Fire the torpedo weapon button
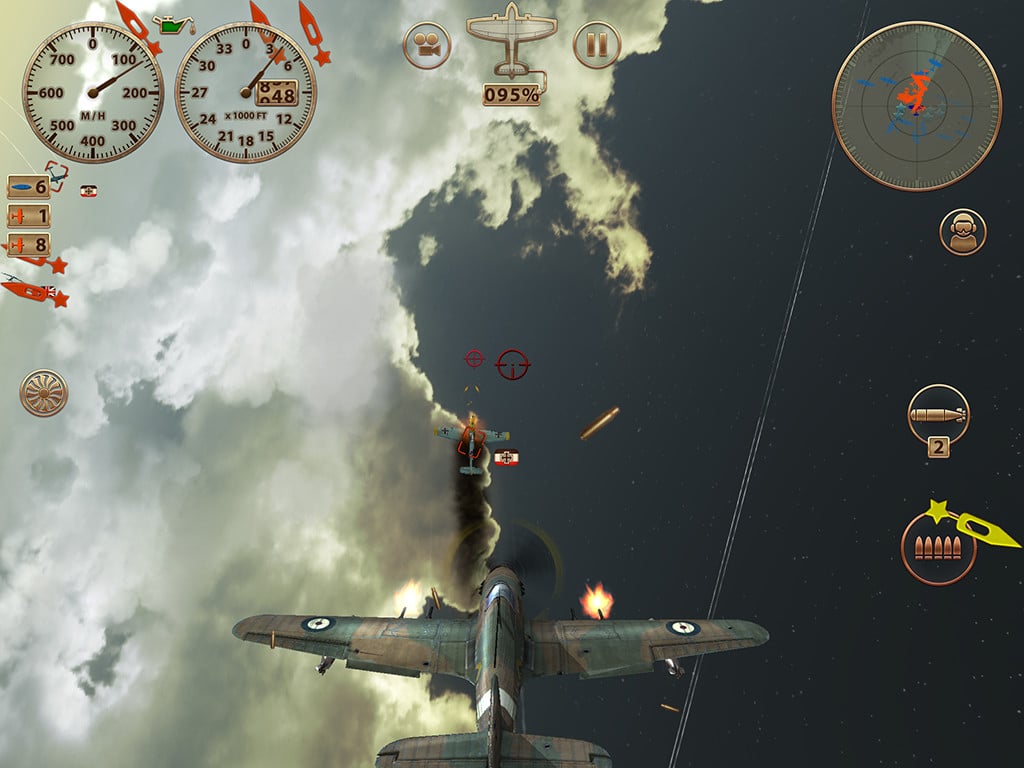1024x768 pixels. 938,414
